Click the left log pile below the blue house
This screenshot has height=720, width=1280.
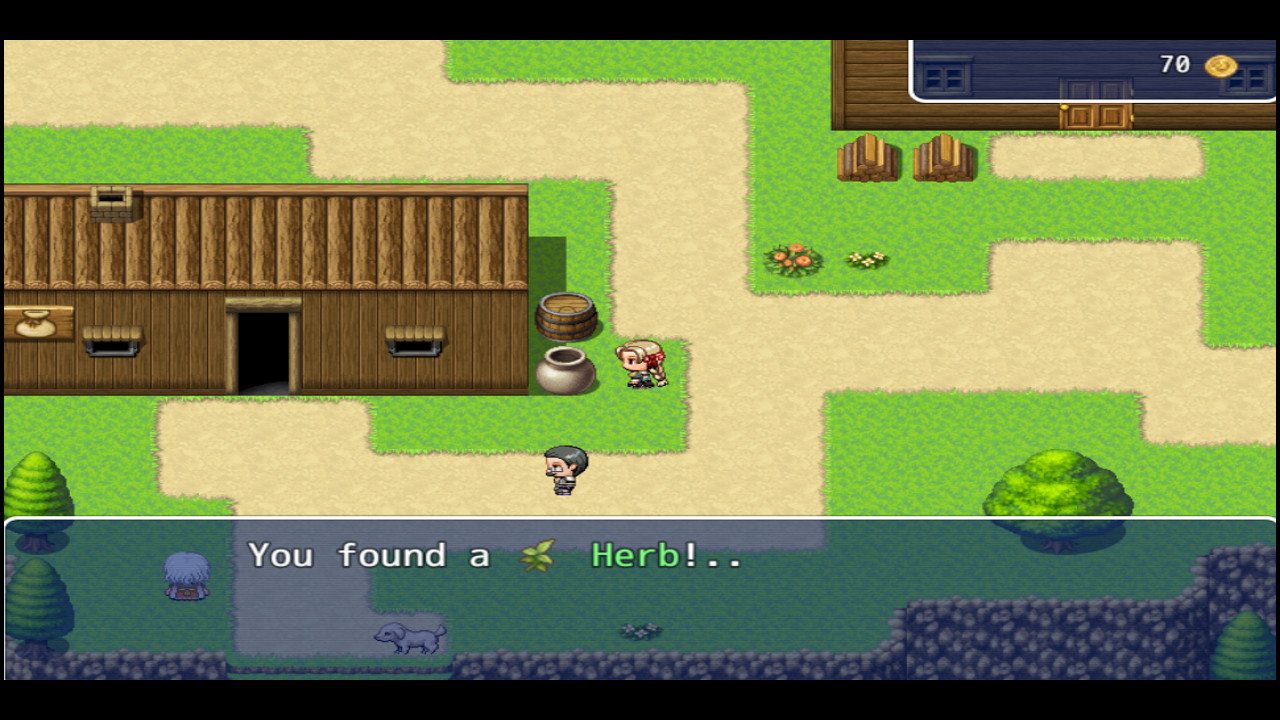point(866,158)
